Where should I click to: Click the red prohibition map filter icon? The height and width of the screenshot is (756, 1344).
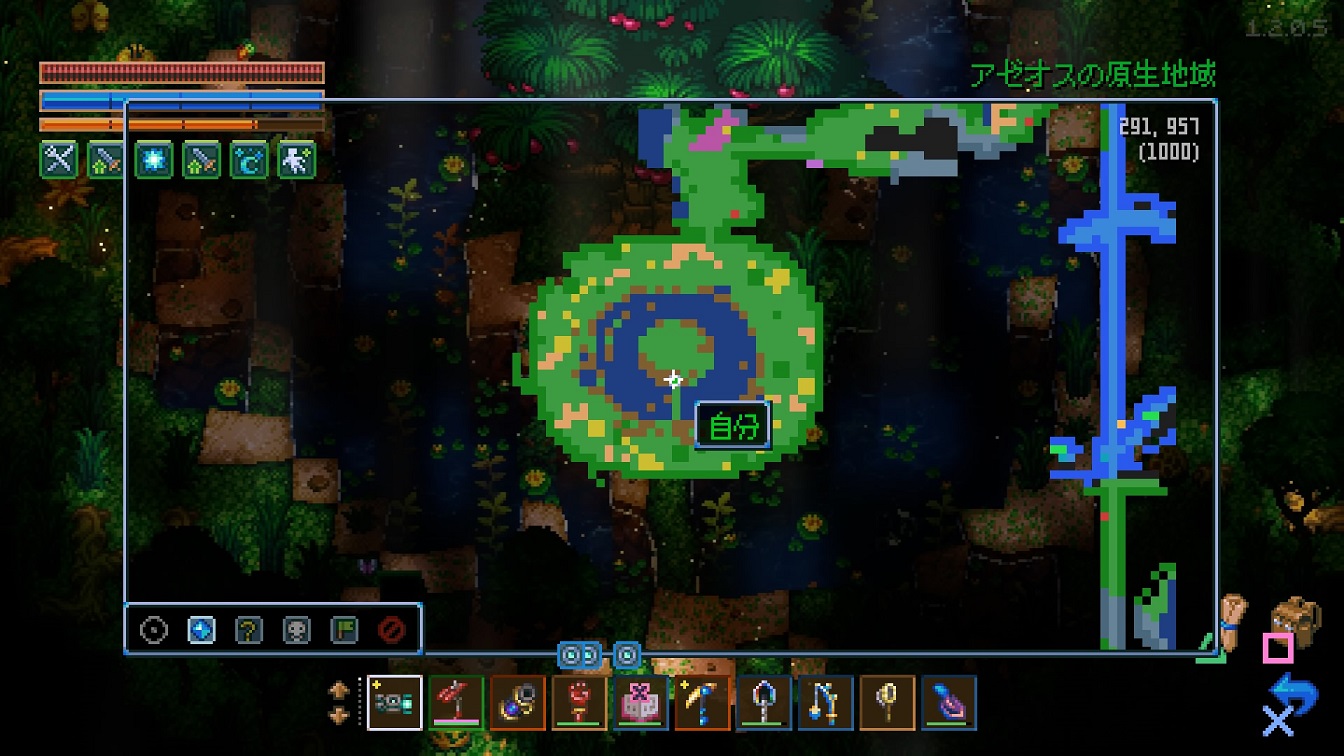tap(391, 630)
